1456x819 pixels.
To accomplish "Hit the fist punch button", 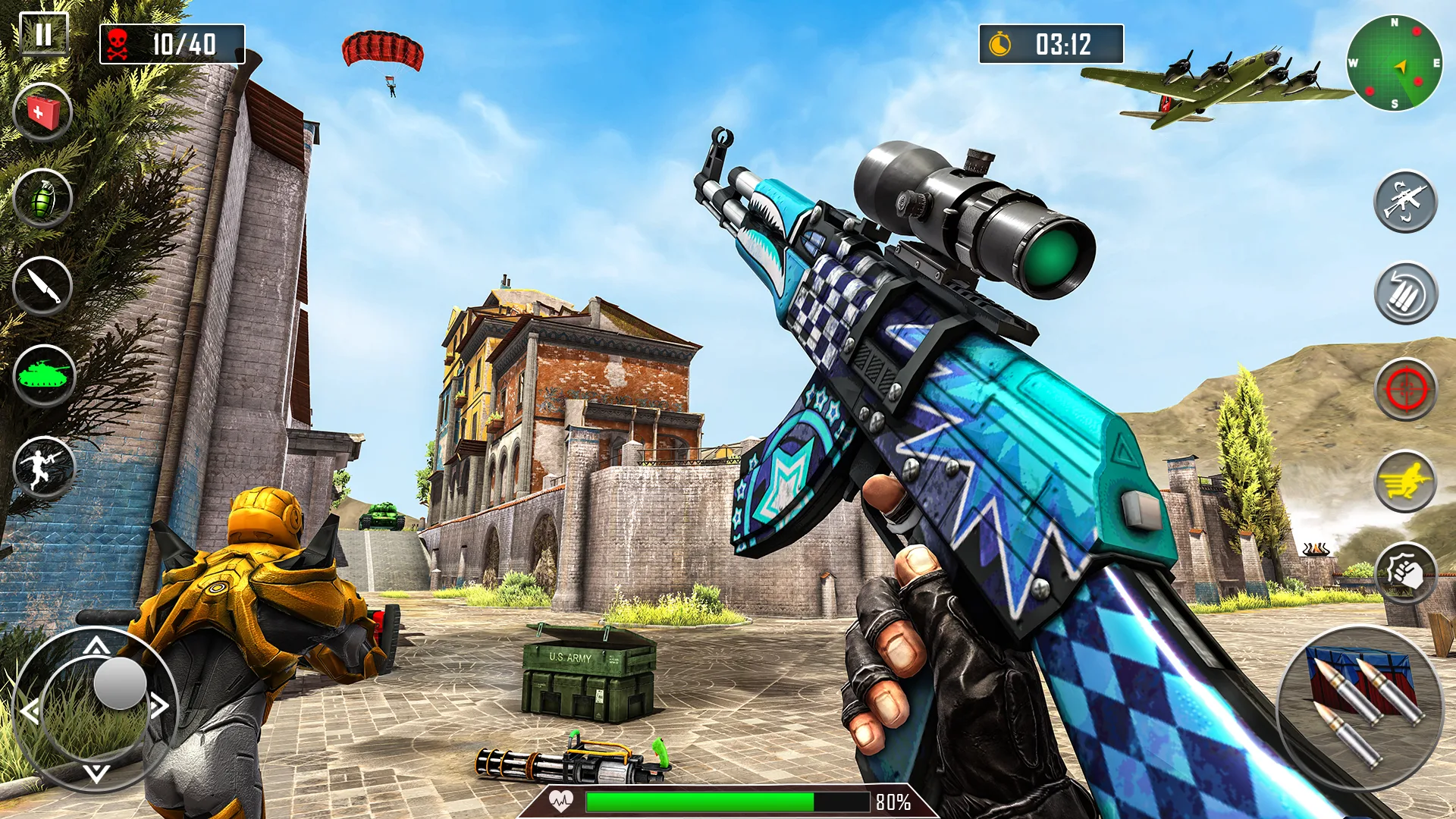I will (1405, 574).
